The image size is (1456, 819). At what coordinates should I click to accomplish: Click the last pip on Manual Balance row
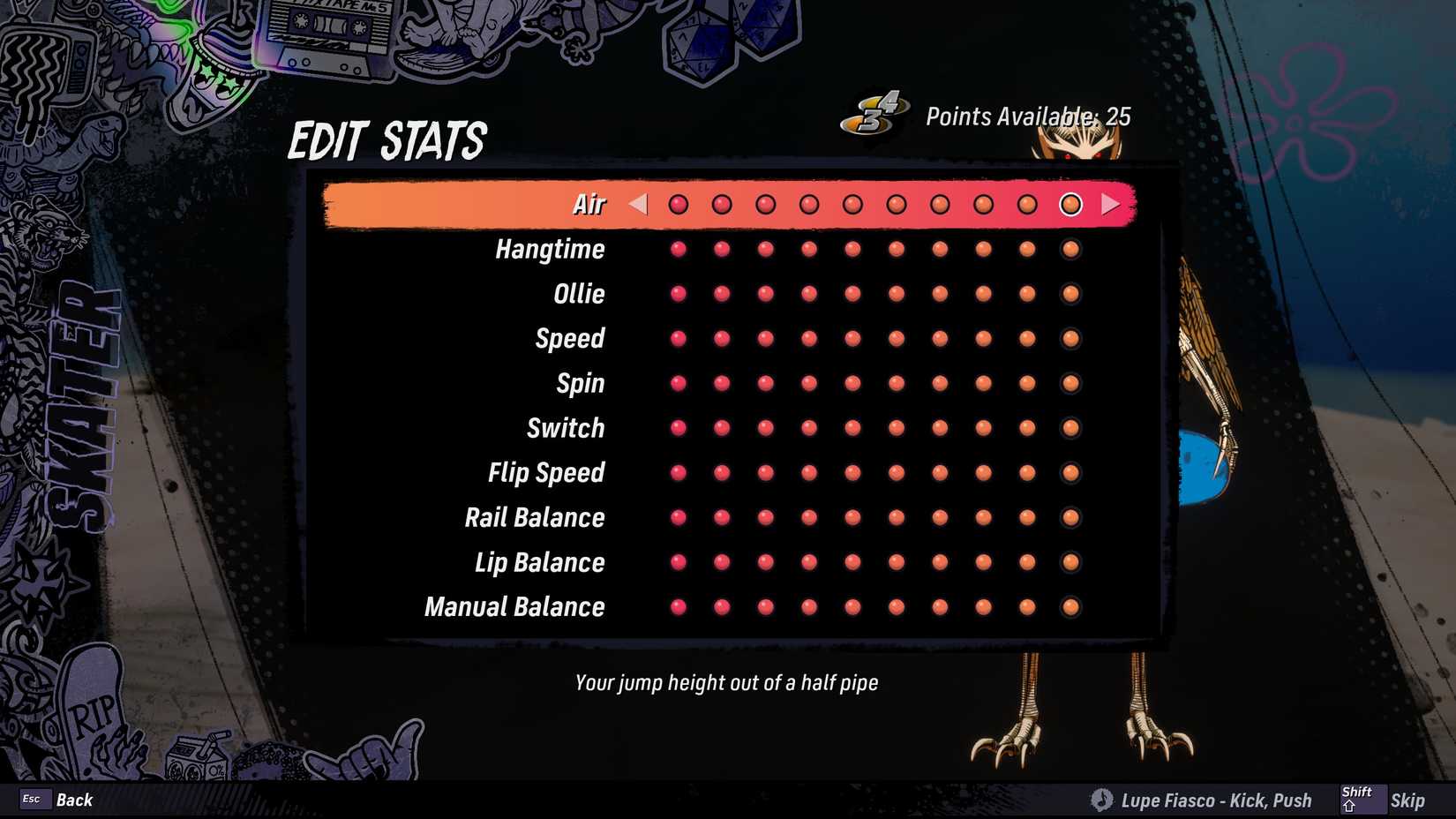point(1070,607)
